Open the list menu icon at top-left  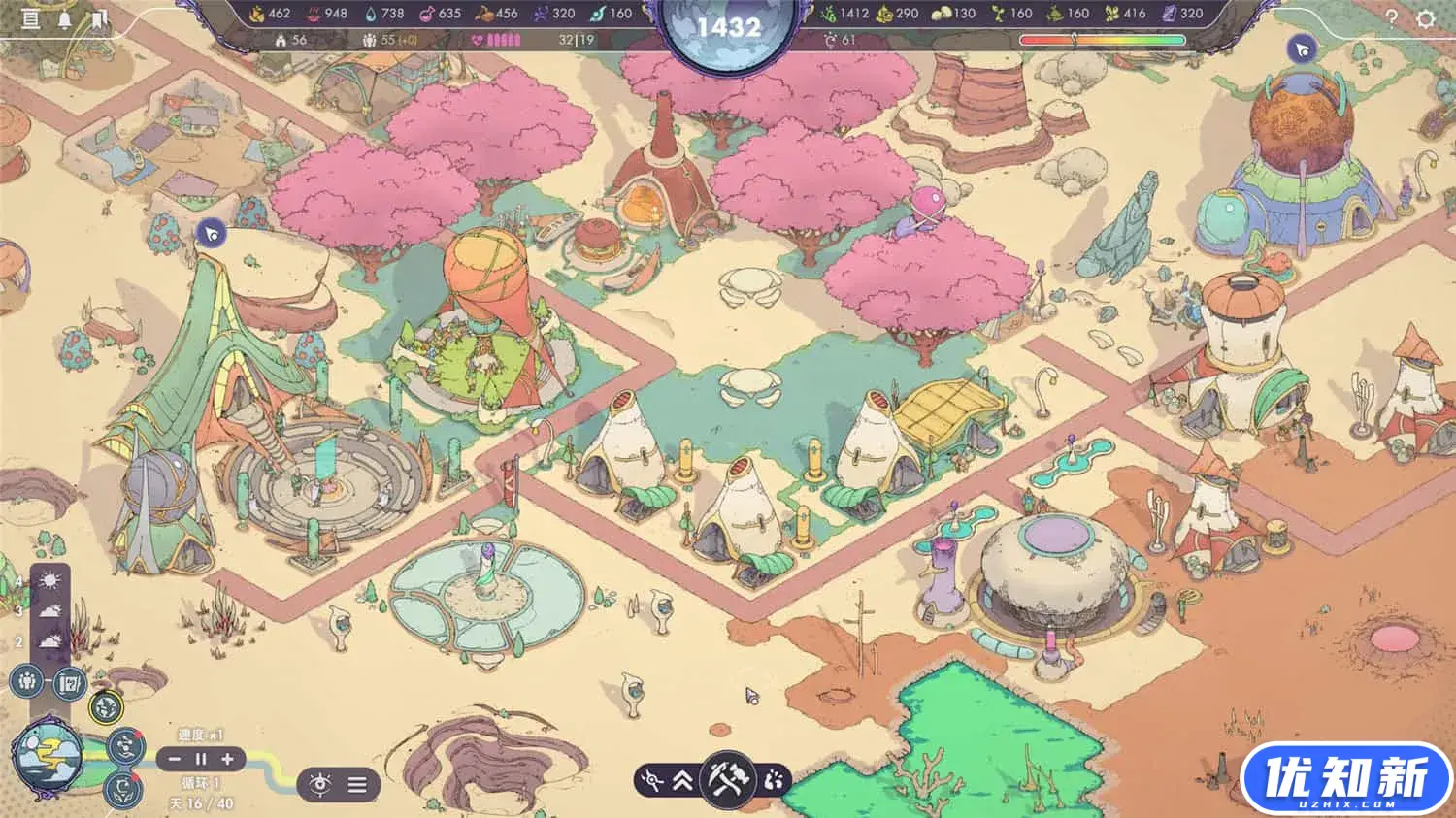[31, 18]
